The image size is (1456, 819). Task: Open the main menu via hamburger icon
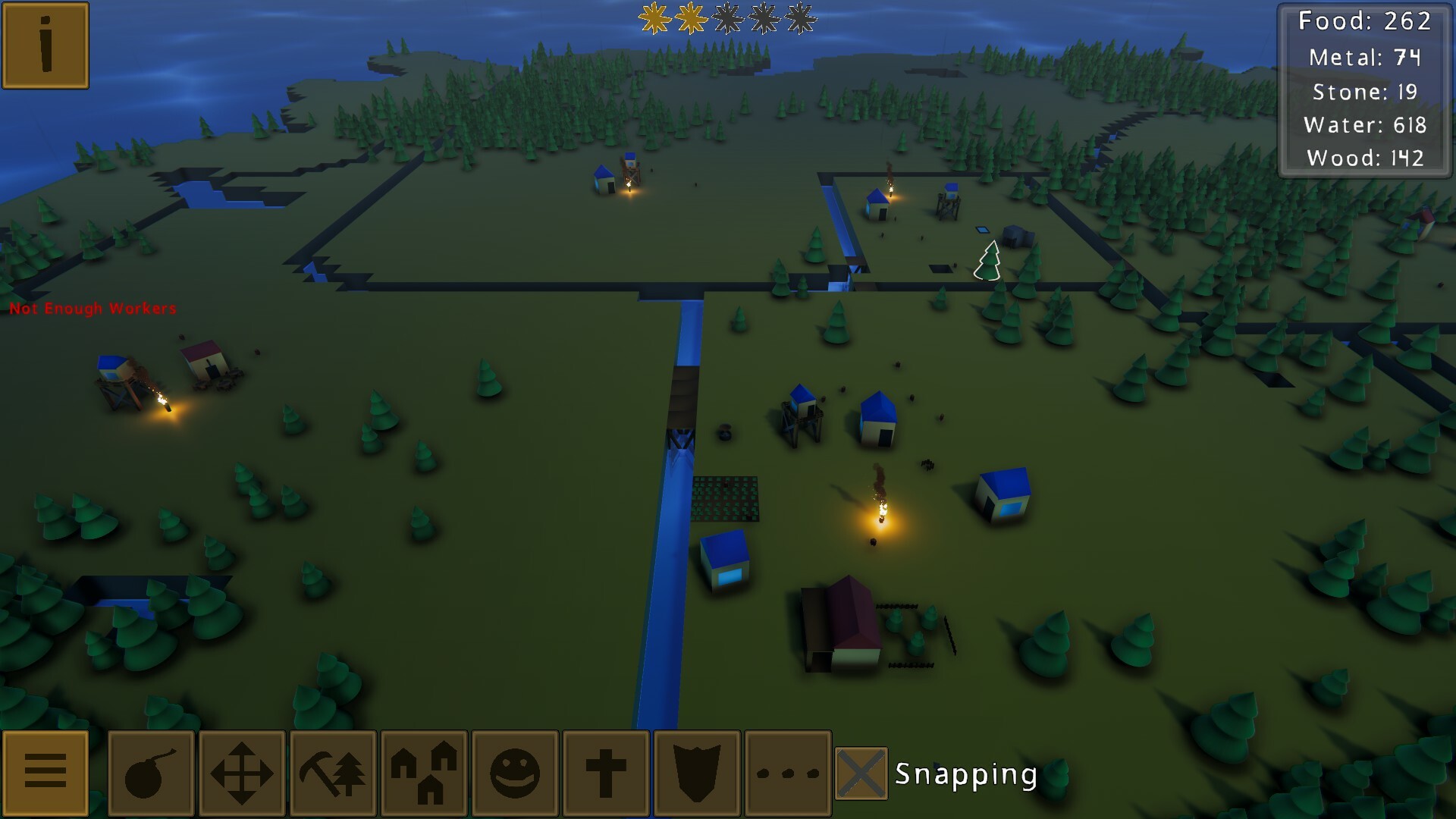[45, 774]
